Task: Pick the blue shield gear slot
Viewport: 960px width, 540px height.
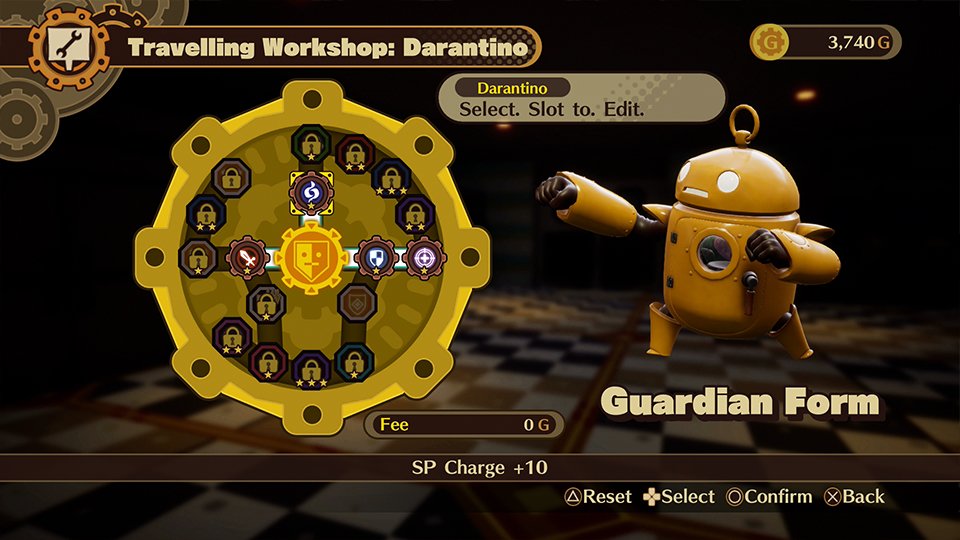Action: 377,257
